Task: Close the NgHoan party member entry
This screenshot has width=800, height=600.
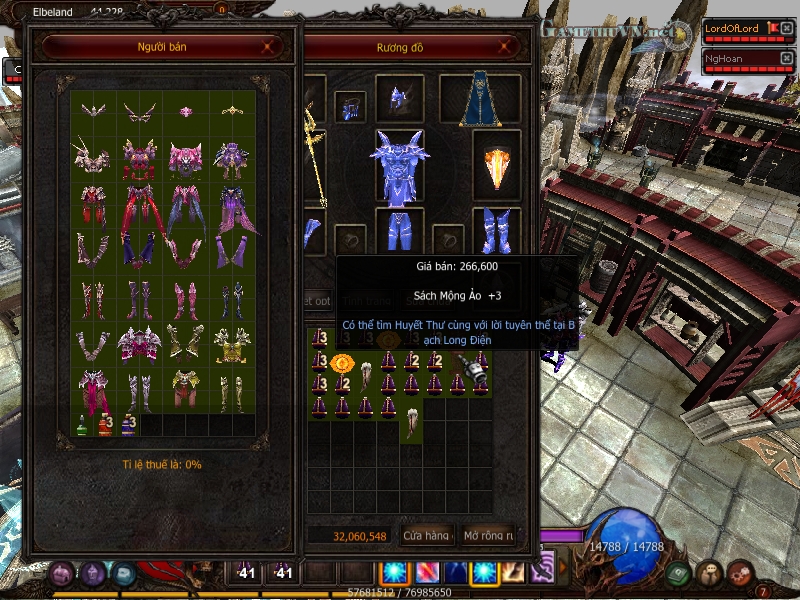Action: 787,58
